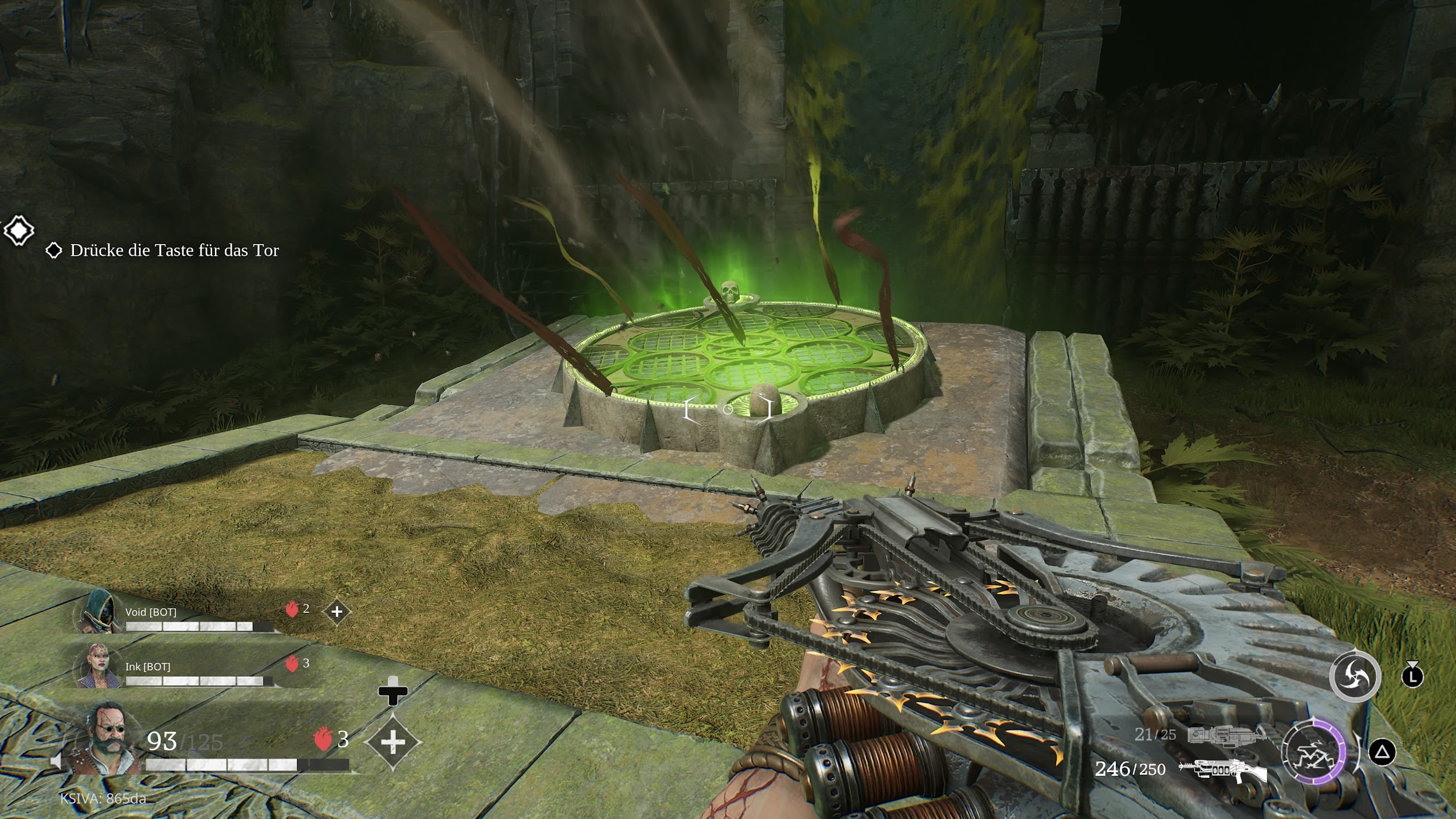Select teammate Ink [BOT] portrait
Viewport: 1456px width, 819px height.
tap(96, 665)
